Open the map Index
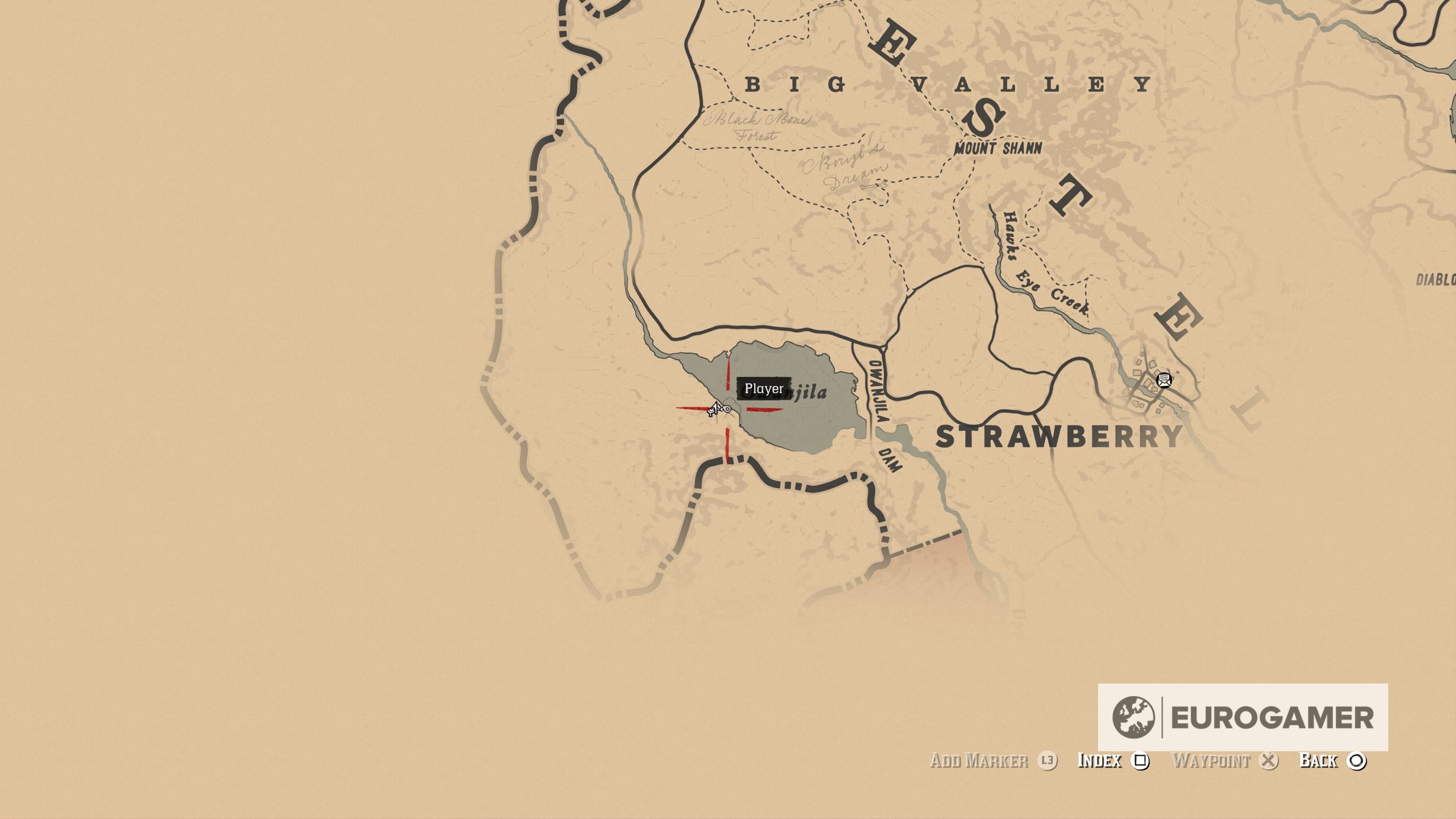1456x819 pixels. (x=1099, y=761)
